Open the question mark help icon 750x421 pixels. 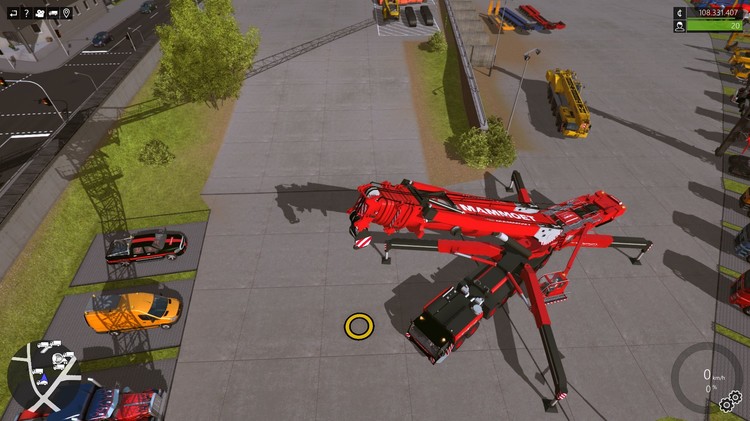tap(25, 13)
